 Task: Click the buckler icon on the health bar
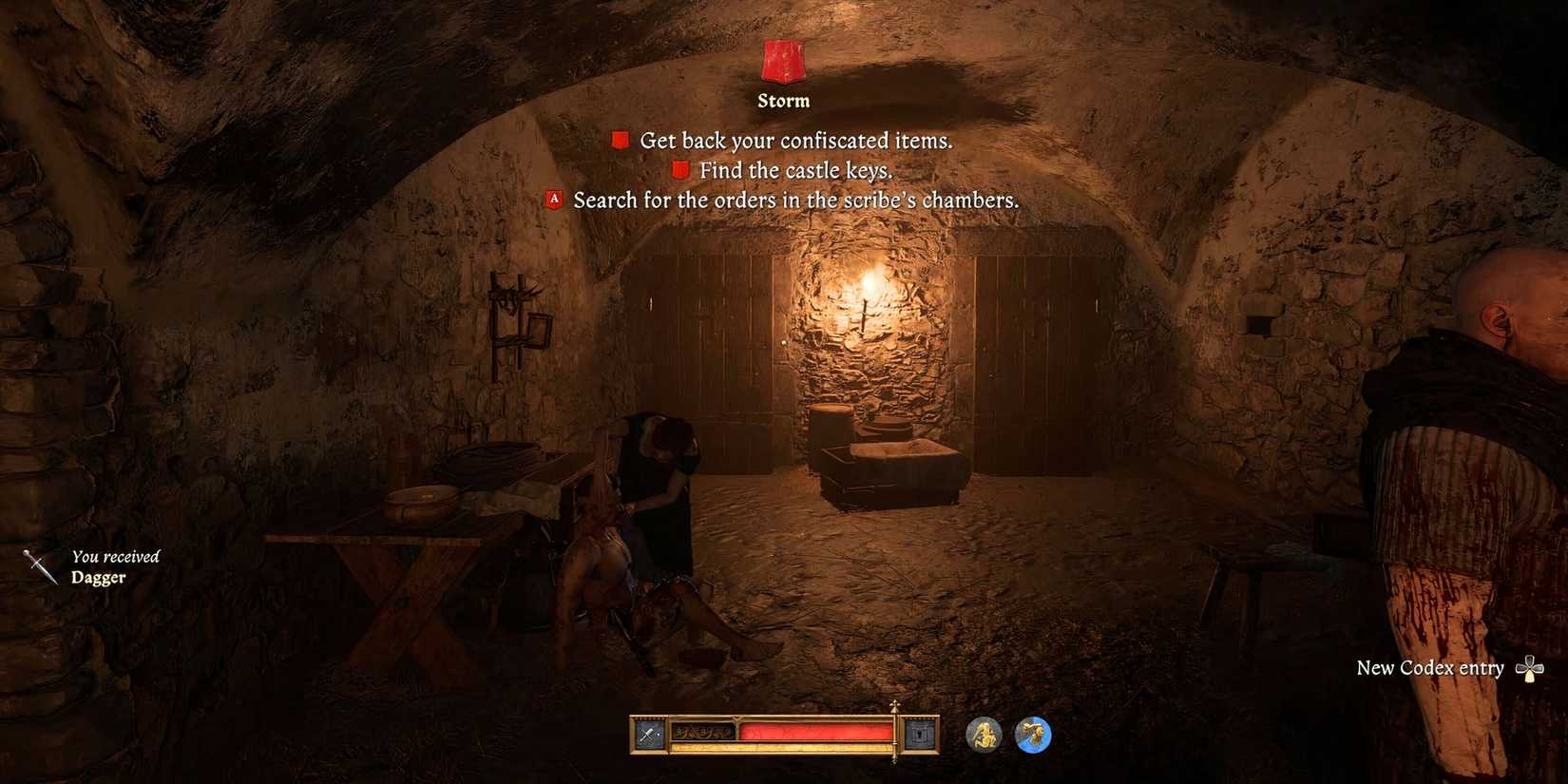click(918, 734)
